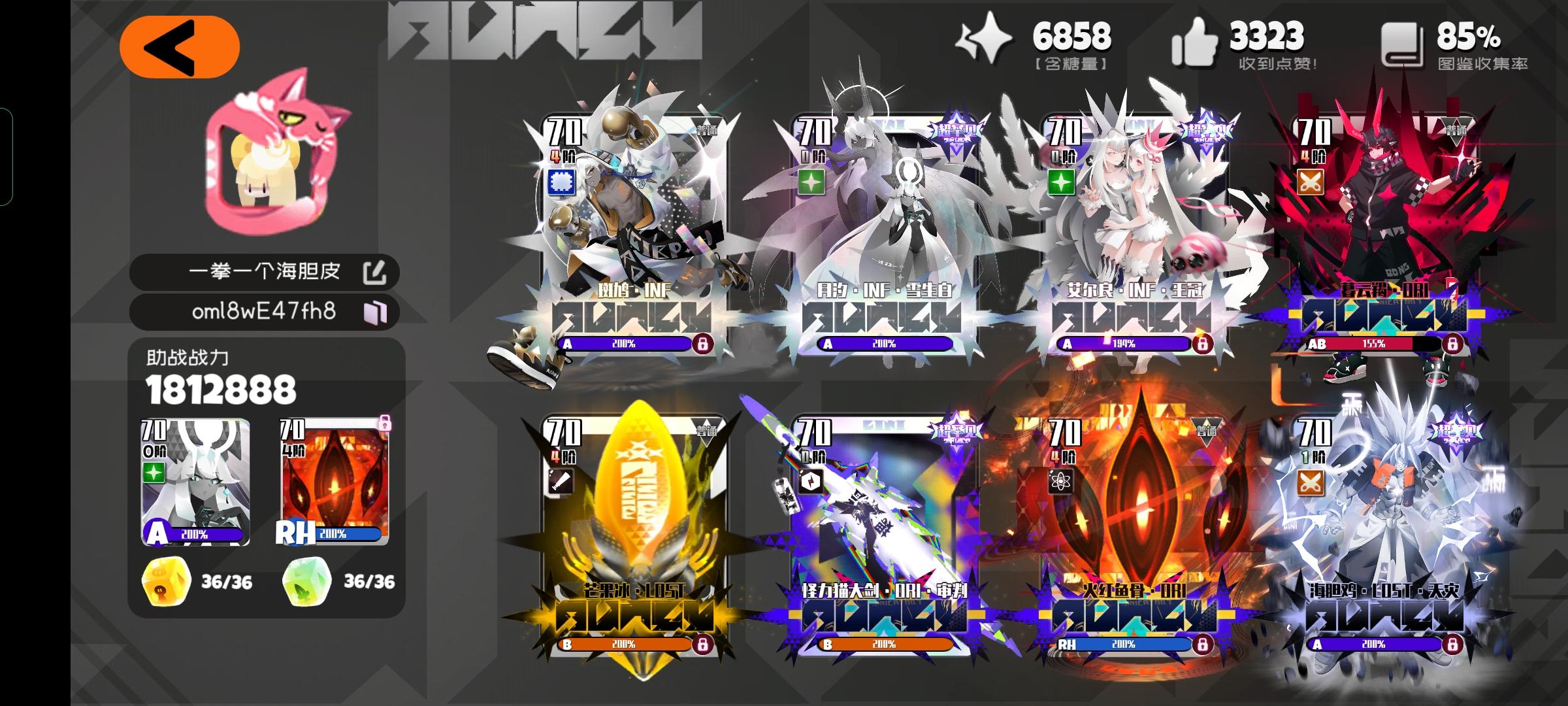Open the 图鉴收集率 collection book icon
The width and height of the screenshot is (1568, 706).
pyautogui.click(x=1405, y=39)
